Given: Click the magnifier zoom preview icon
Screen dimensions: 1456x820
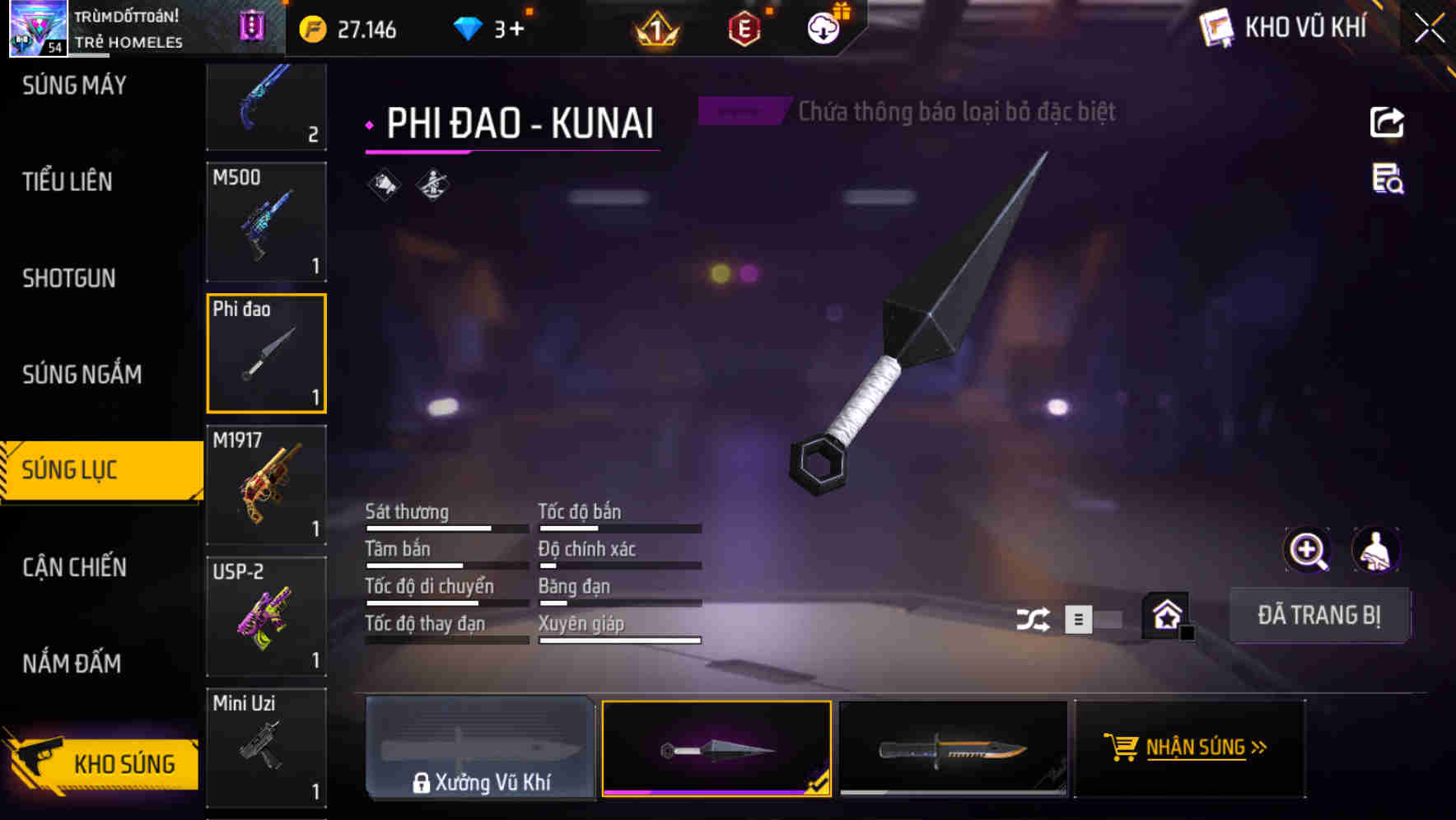Looking at the screenshot, I should tap(1308, 550).
